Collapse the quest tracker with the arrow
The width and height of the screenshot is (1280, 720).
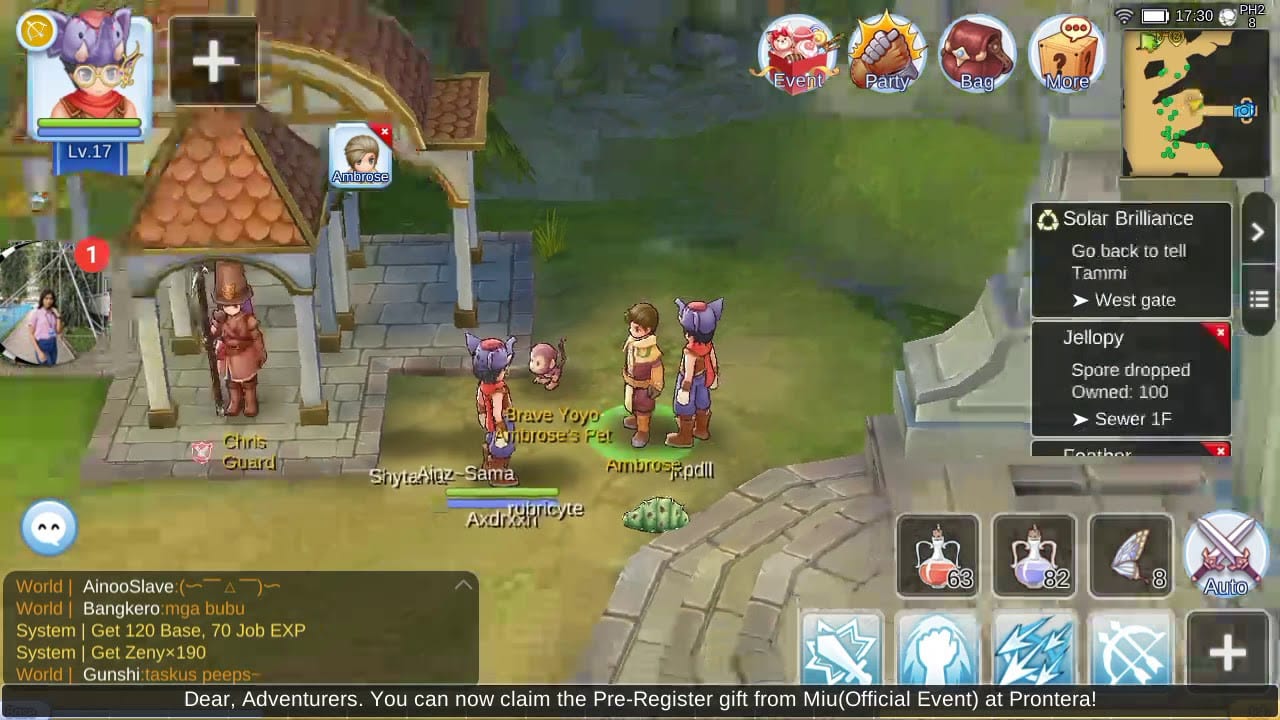point(1258,232)
